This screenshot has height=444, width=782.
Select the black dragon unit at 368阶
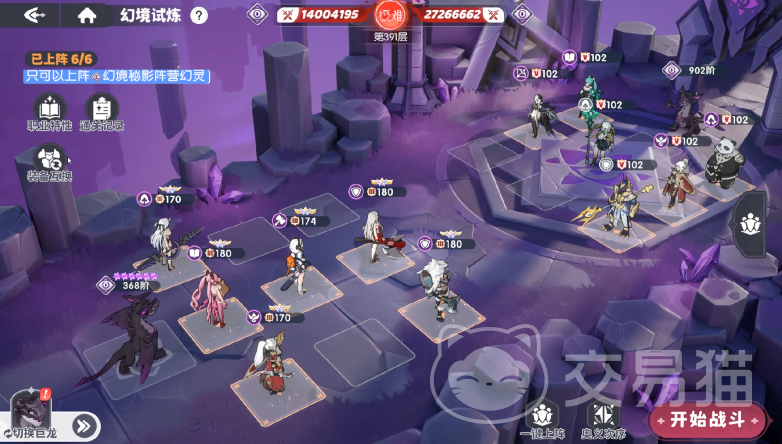(x=128, y=335)
